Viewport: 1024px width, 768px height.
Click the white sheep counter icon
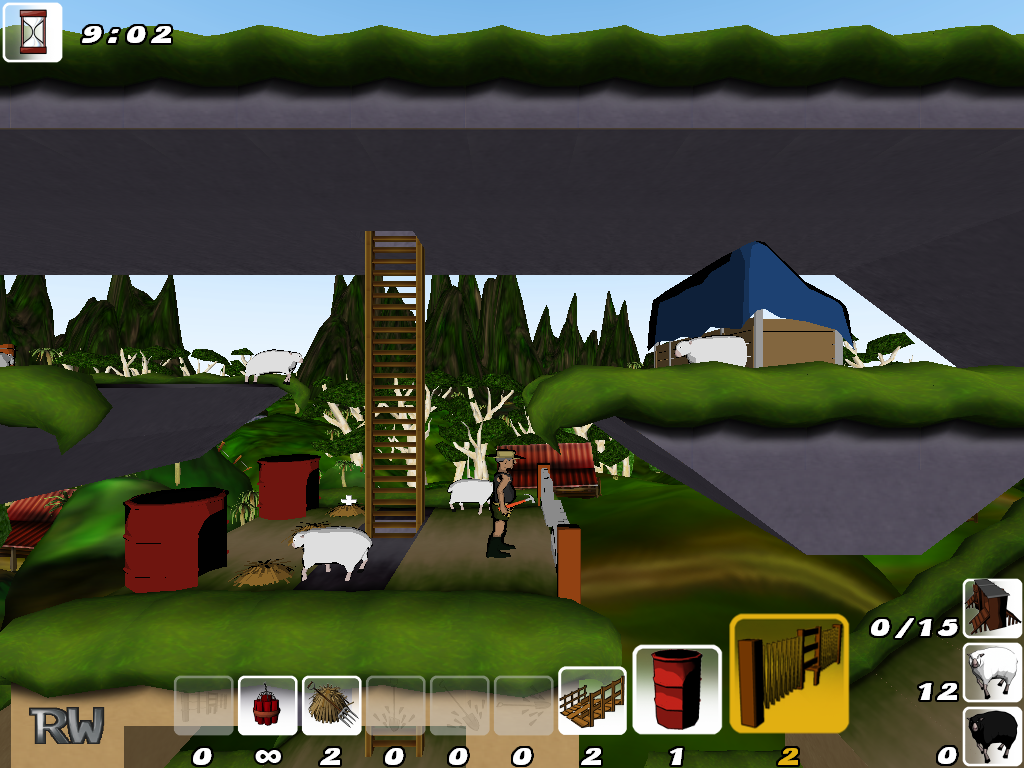[x=992, y=672]
